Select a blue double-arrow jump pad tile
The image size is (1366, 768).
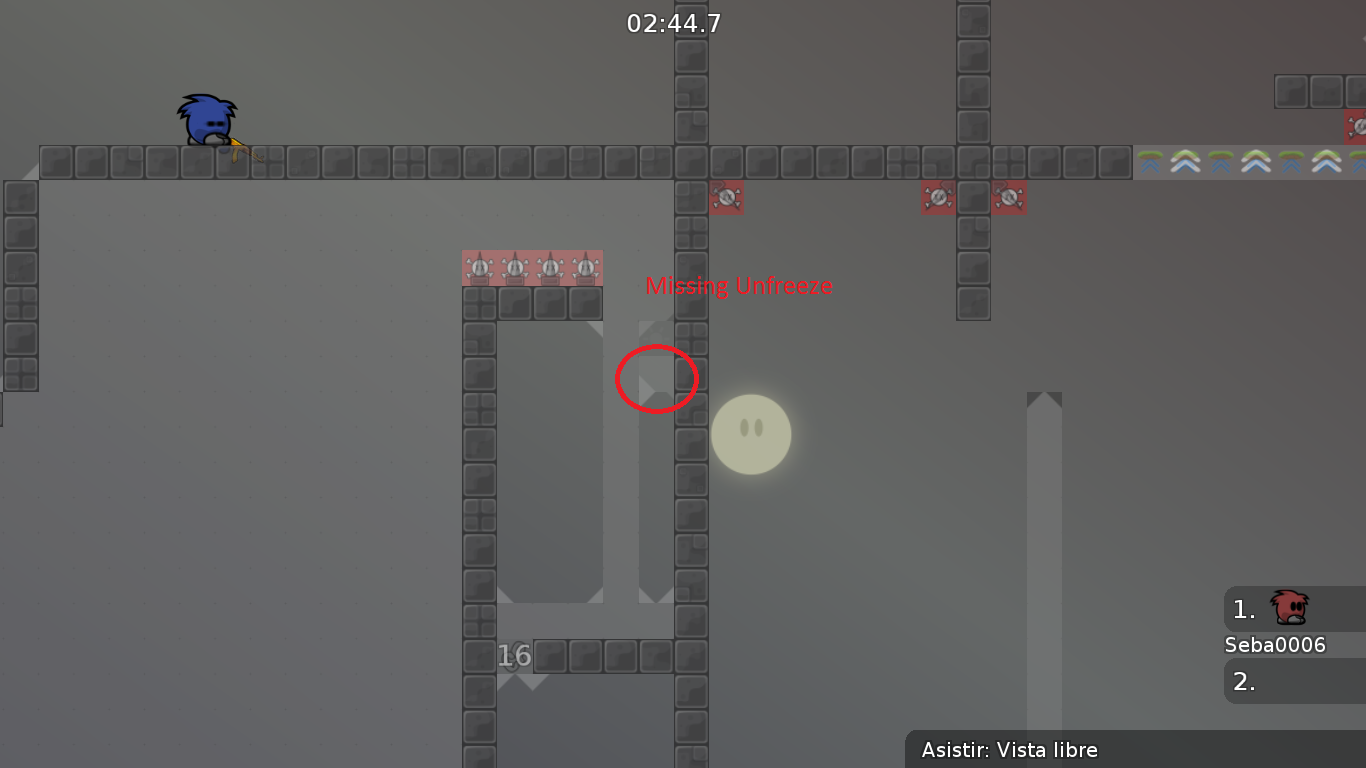pos(1186,162)
